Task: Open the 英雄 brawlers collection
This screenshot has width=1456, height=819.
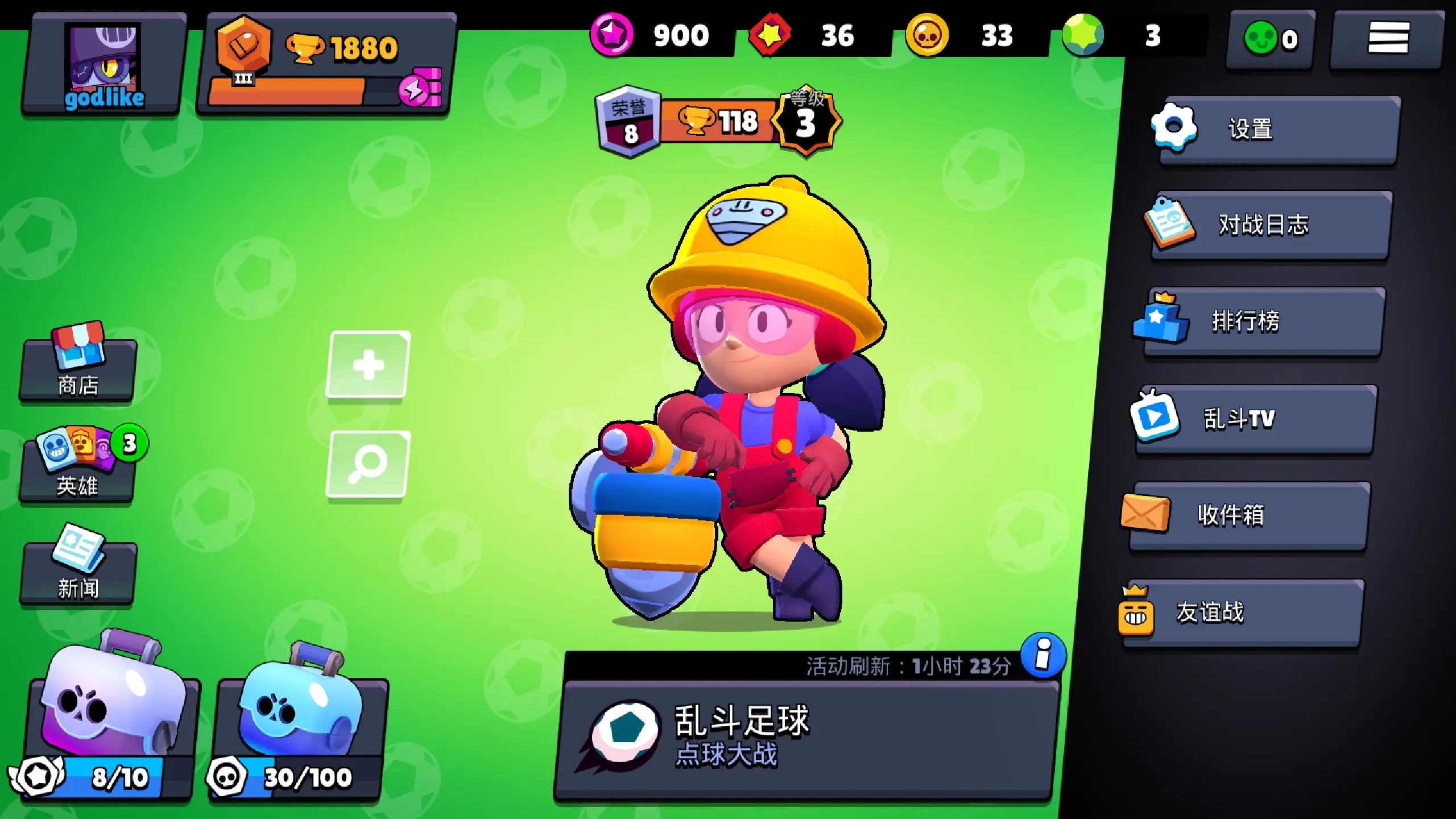Action: tap(78, 468)
